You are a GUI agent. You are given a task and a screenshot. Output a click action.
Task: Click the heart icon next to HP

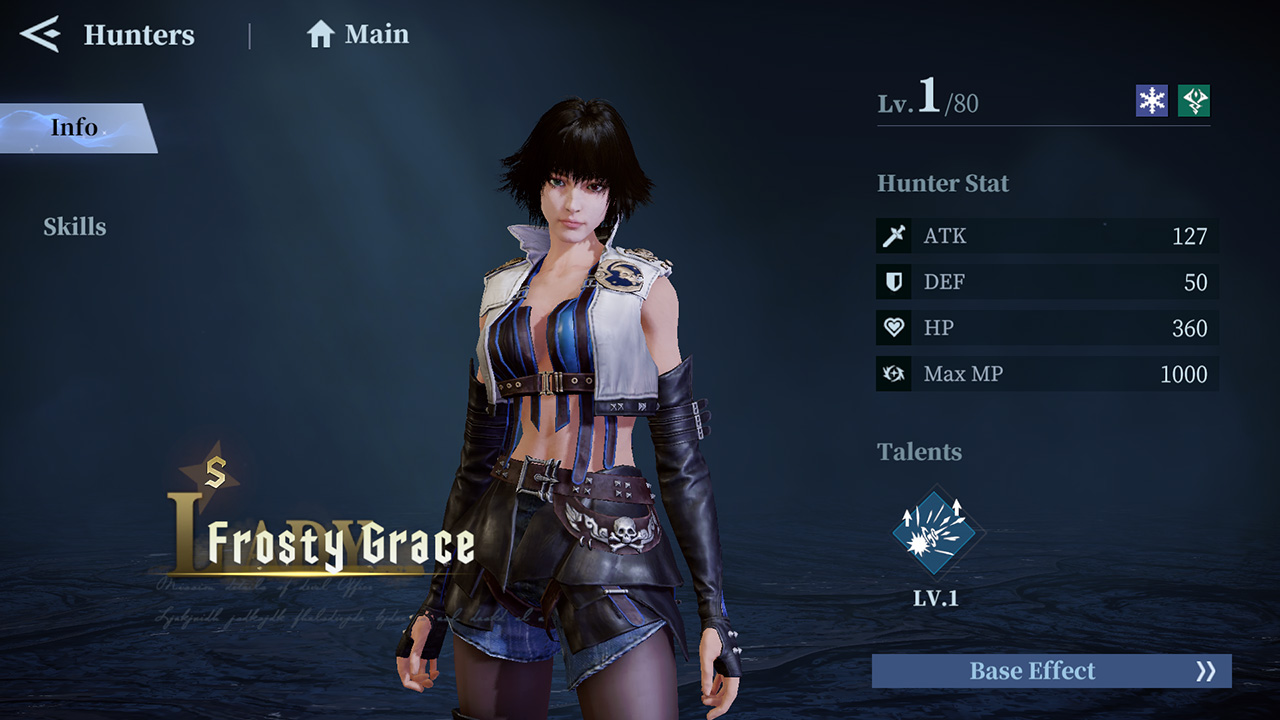tap(893, 328)
